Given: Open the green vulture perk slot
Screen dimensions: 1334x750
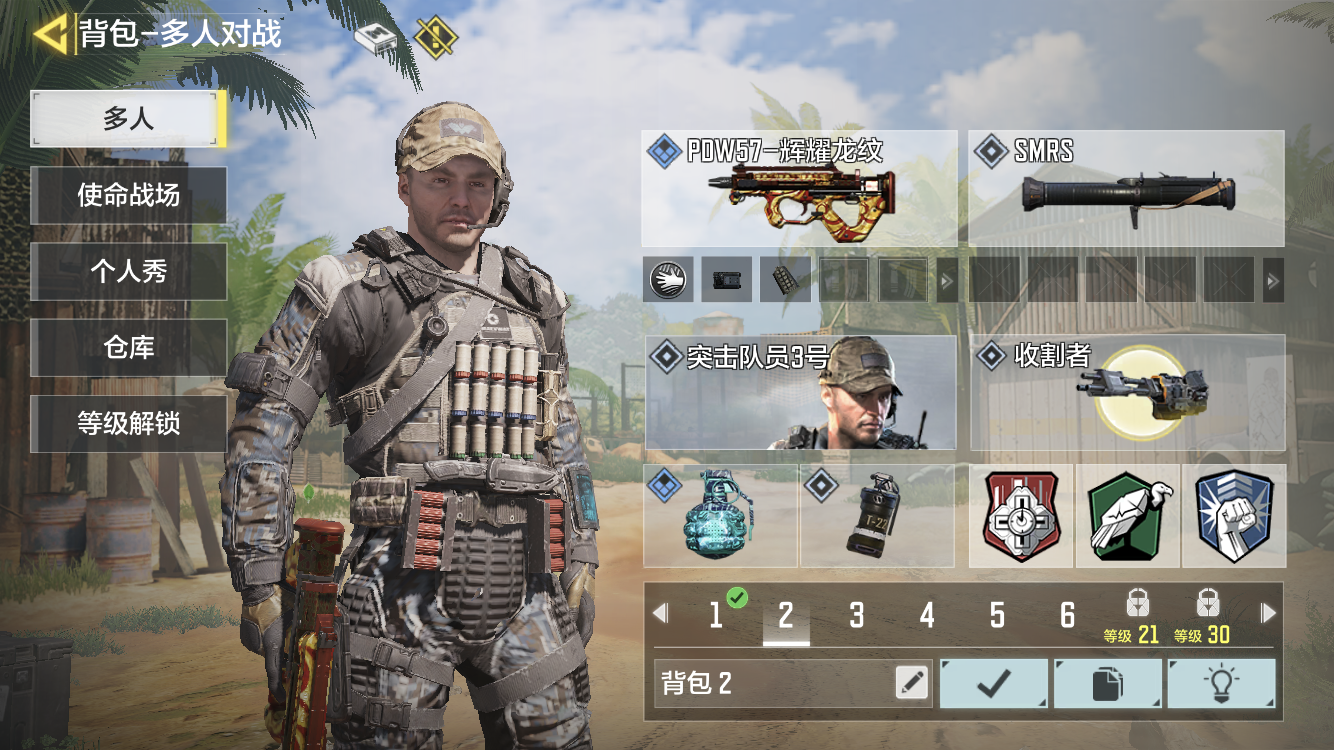Looking at the screenshot, I should [1128, 516].
